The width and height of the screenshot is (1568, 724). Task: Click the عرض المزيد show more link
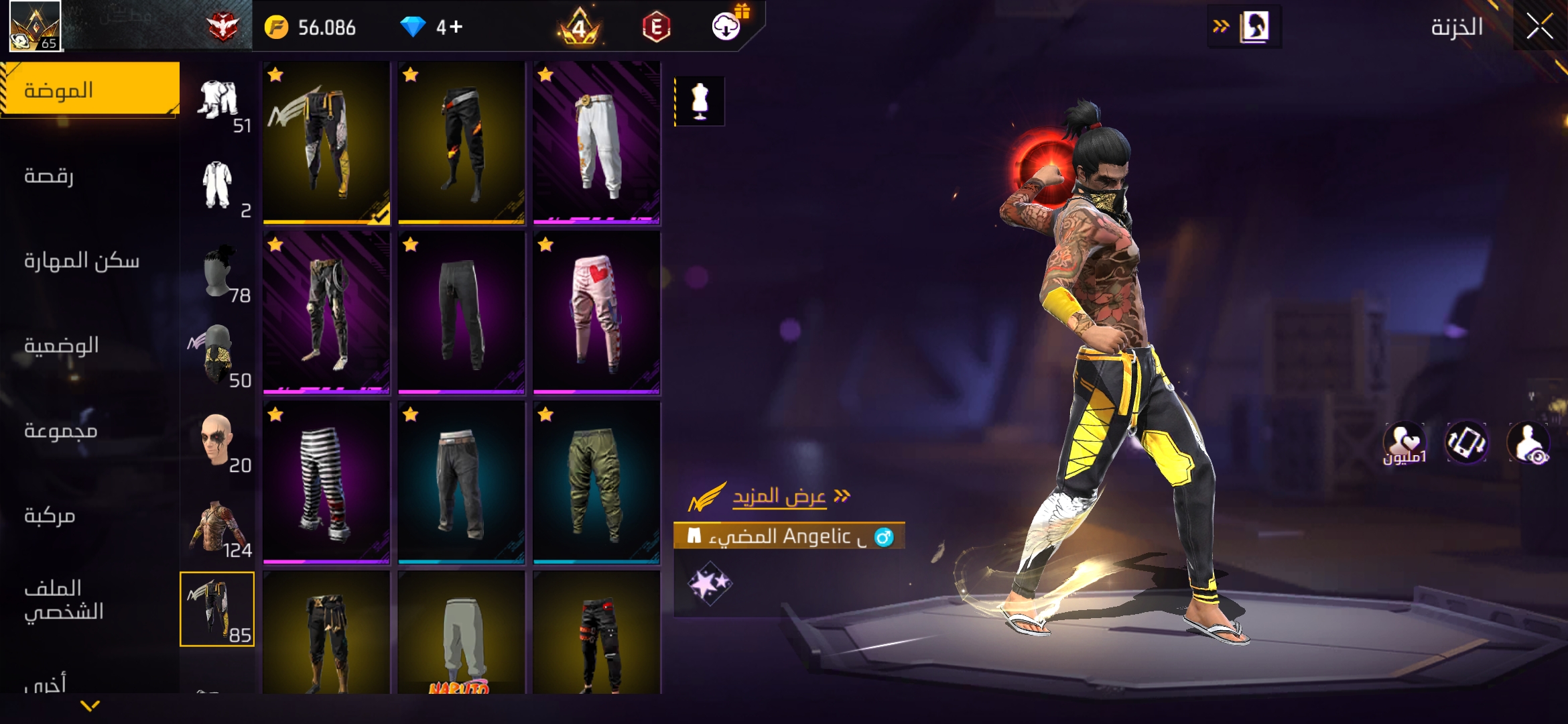pos(779,497)
